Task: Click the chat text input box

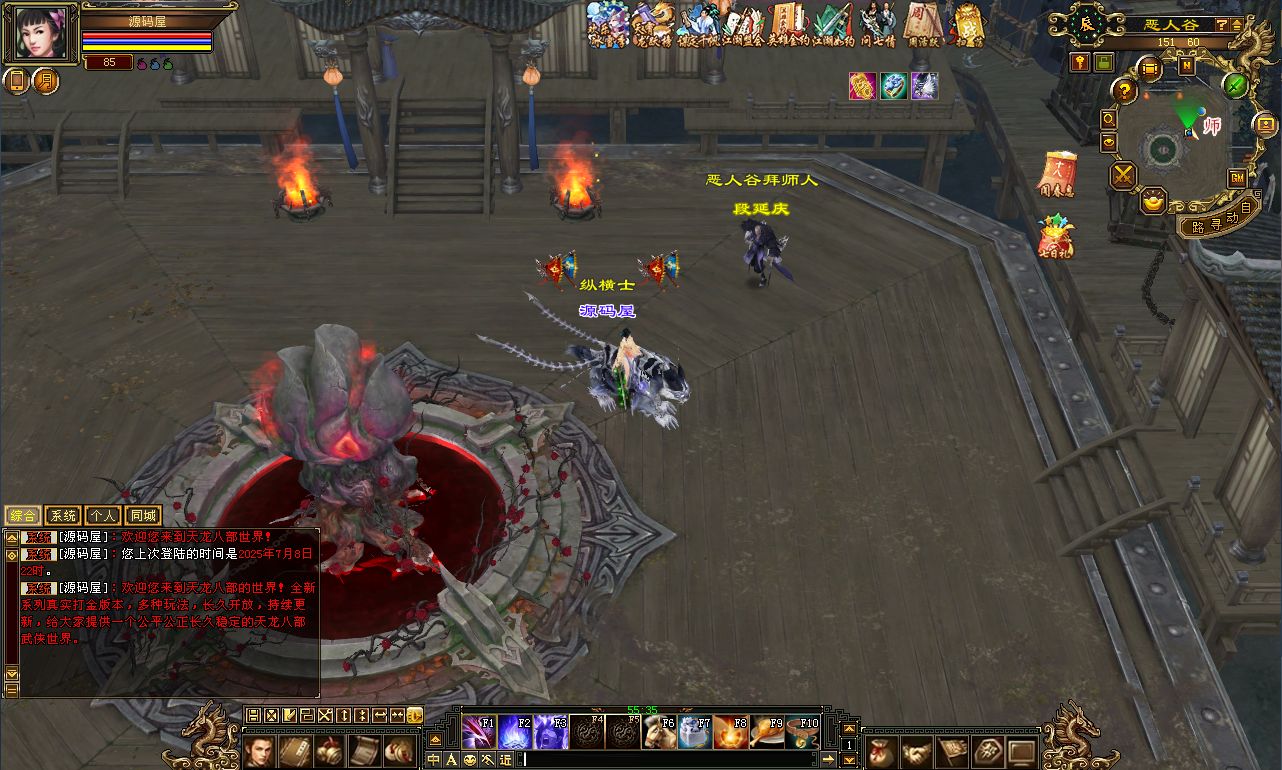Action: click(668, 760)
